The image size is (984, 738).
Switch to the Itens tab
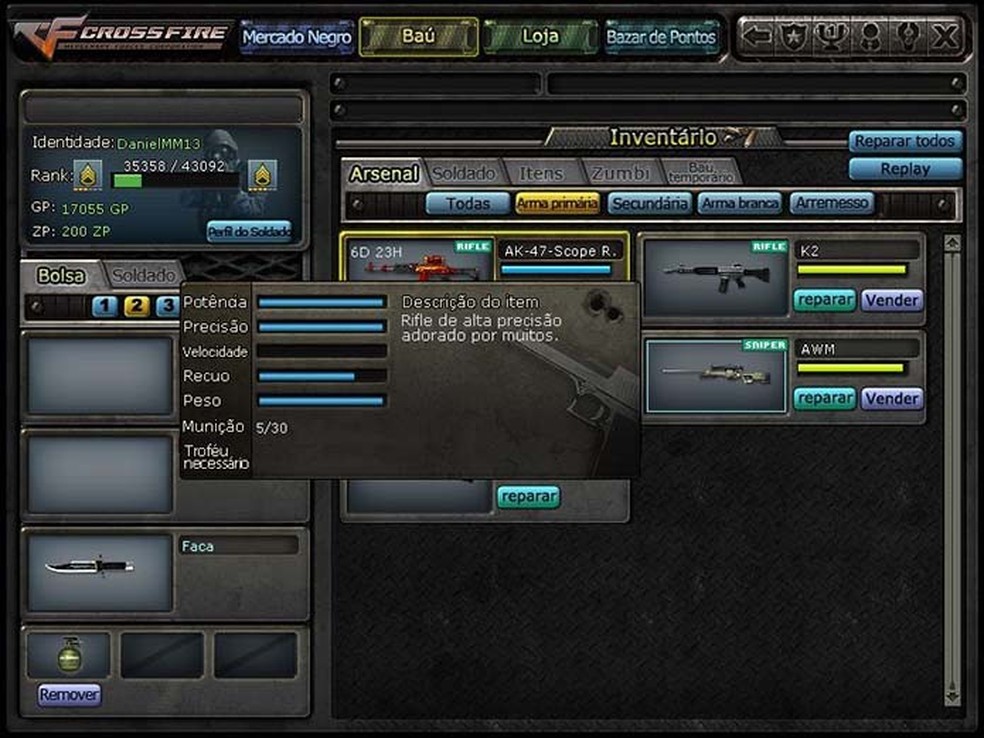(x=541, y=173)
